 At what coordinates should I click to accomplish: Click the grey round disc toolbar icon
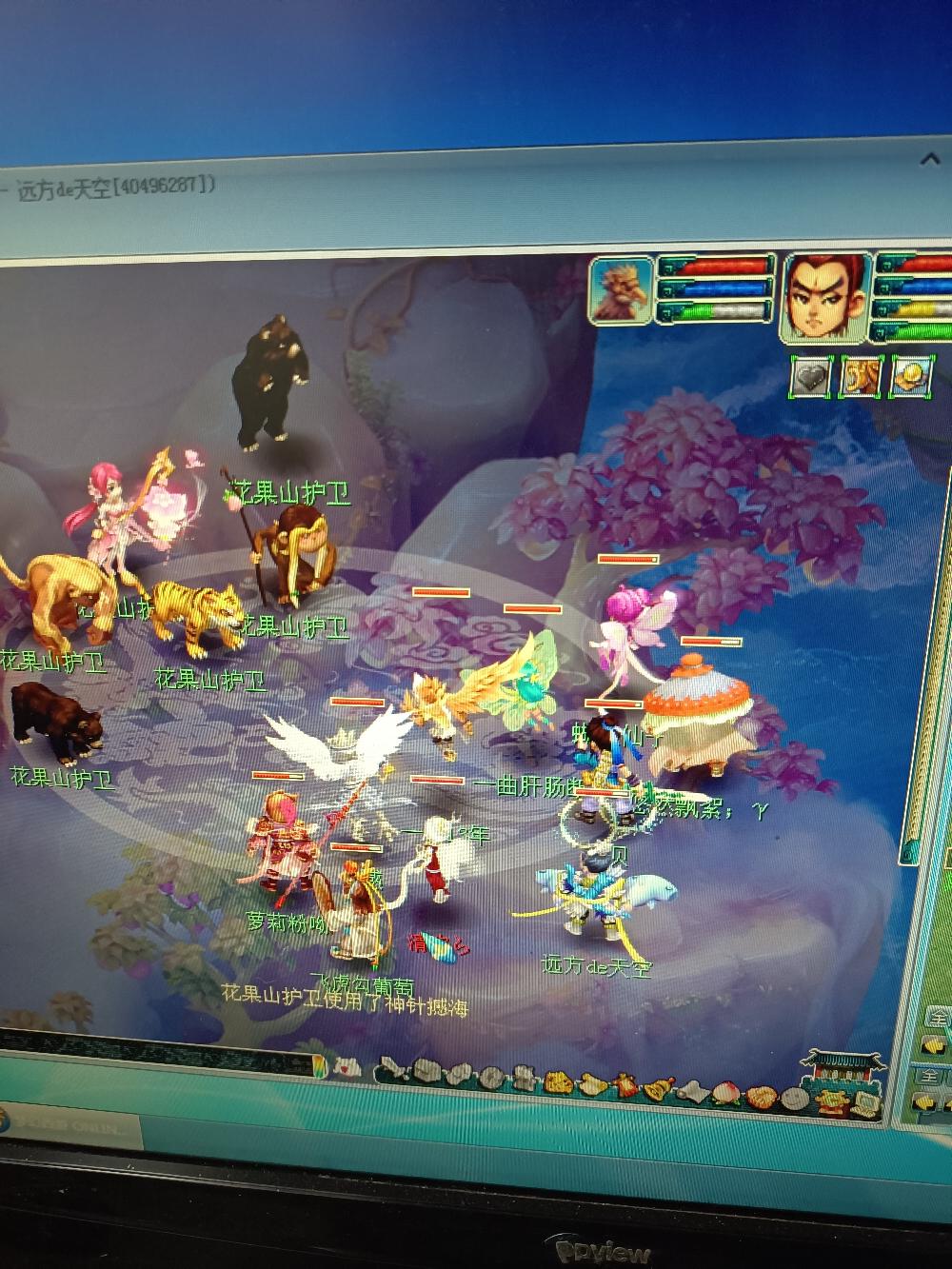point(492,1078)
